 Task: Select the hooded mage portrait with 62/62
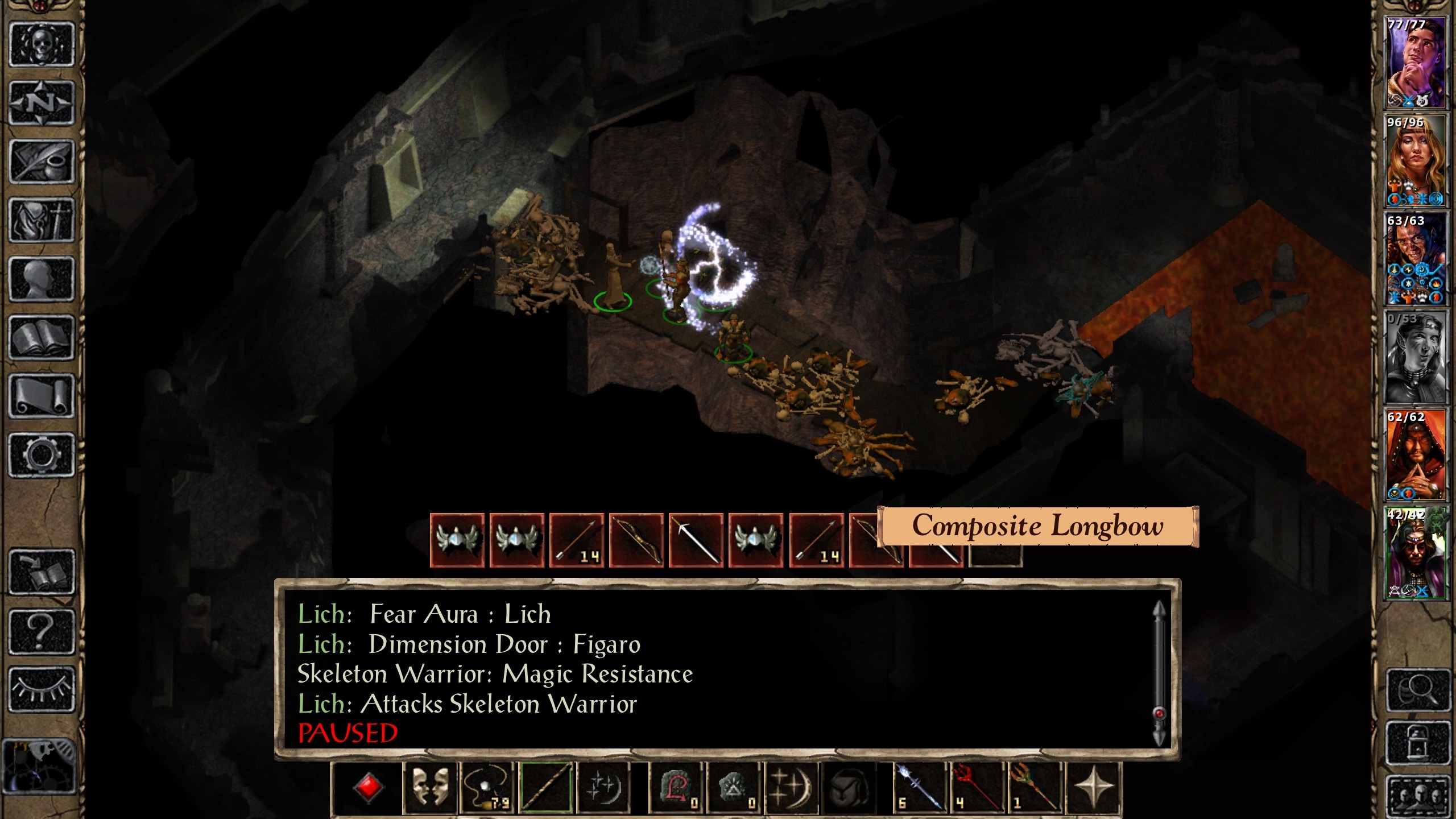1415,455
